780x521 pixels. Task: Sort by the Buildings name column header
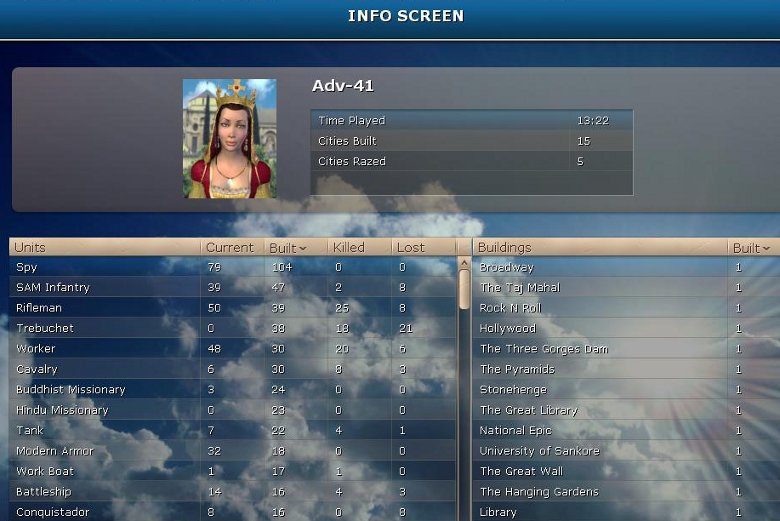pos(598,247)
